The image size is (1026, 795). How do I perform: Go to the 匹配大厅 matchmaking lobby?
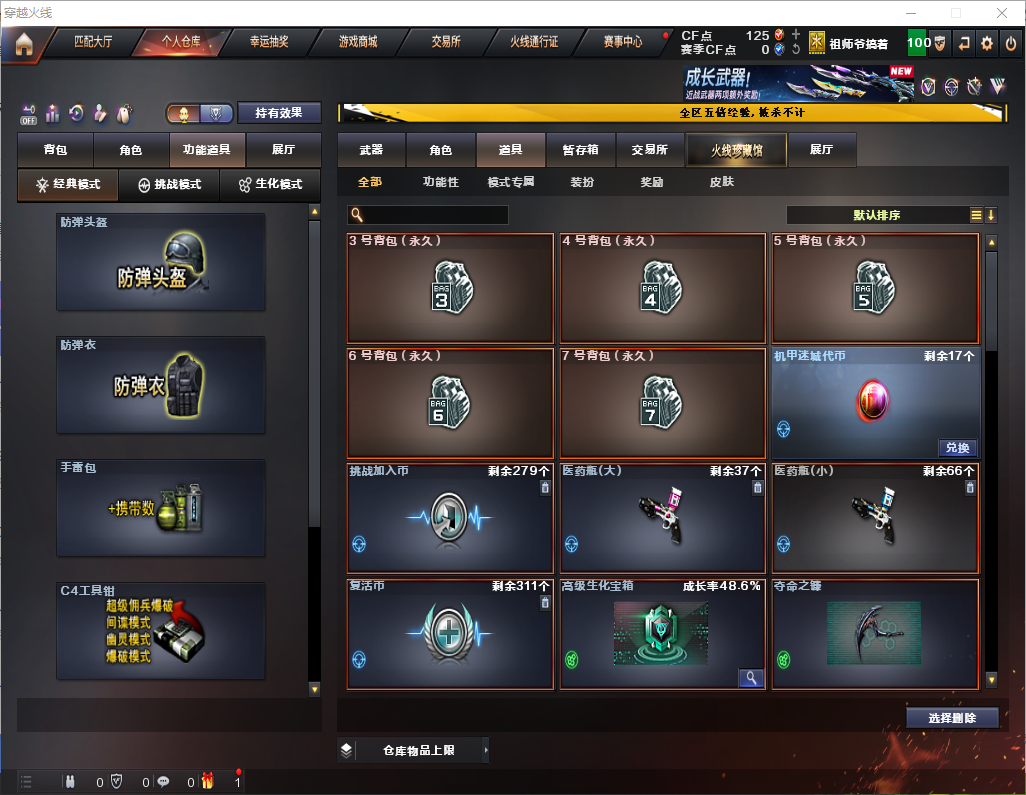tap(93, 42)
